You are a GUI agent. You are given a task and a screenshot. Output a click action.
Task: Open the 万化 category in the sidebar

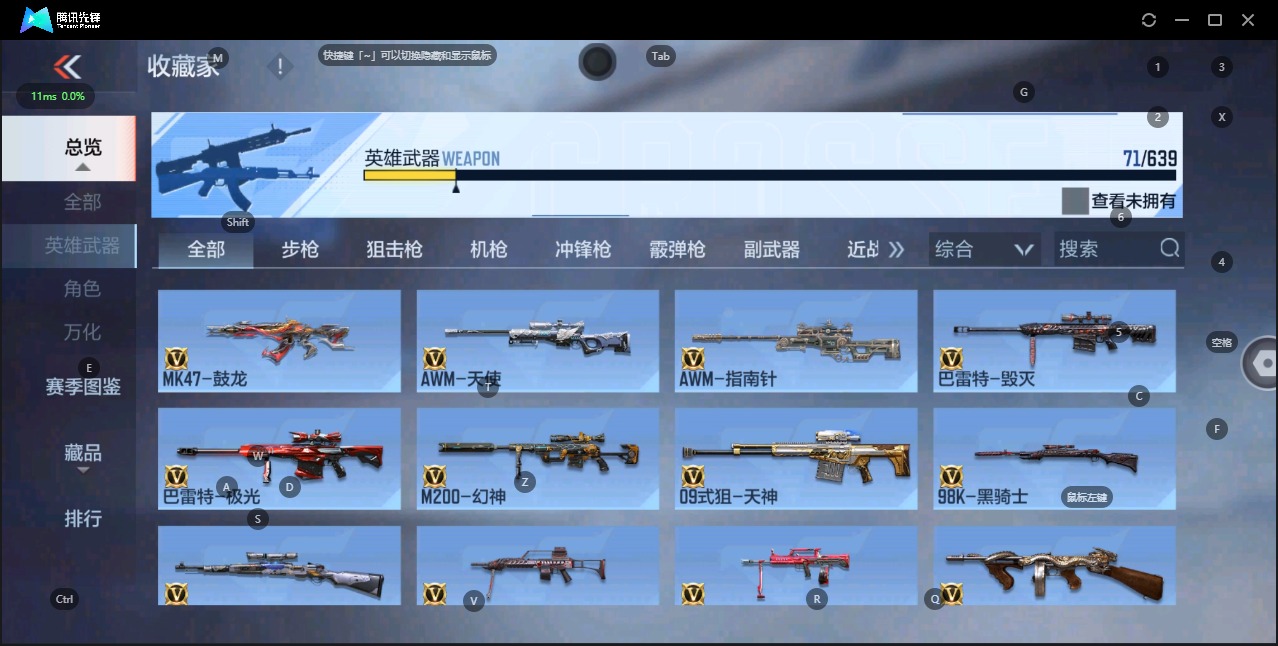pyautogui.click(x=83, y=332)
